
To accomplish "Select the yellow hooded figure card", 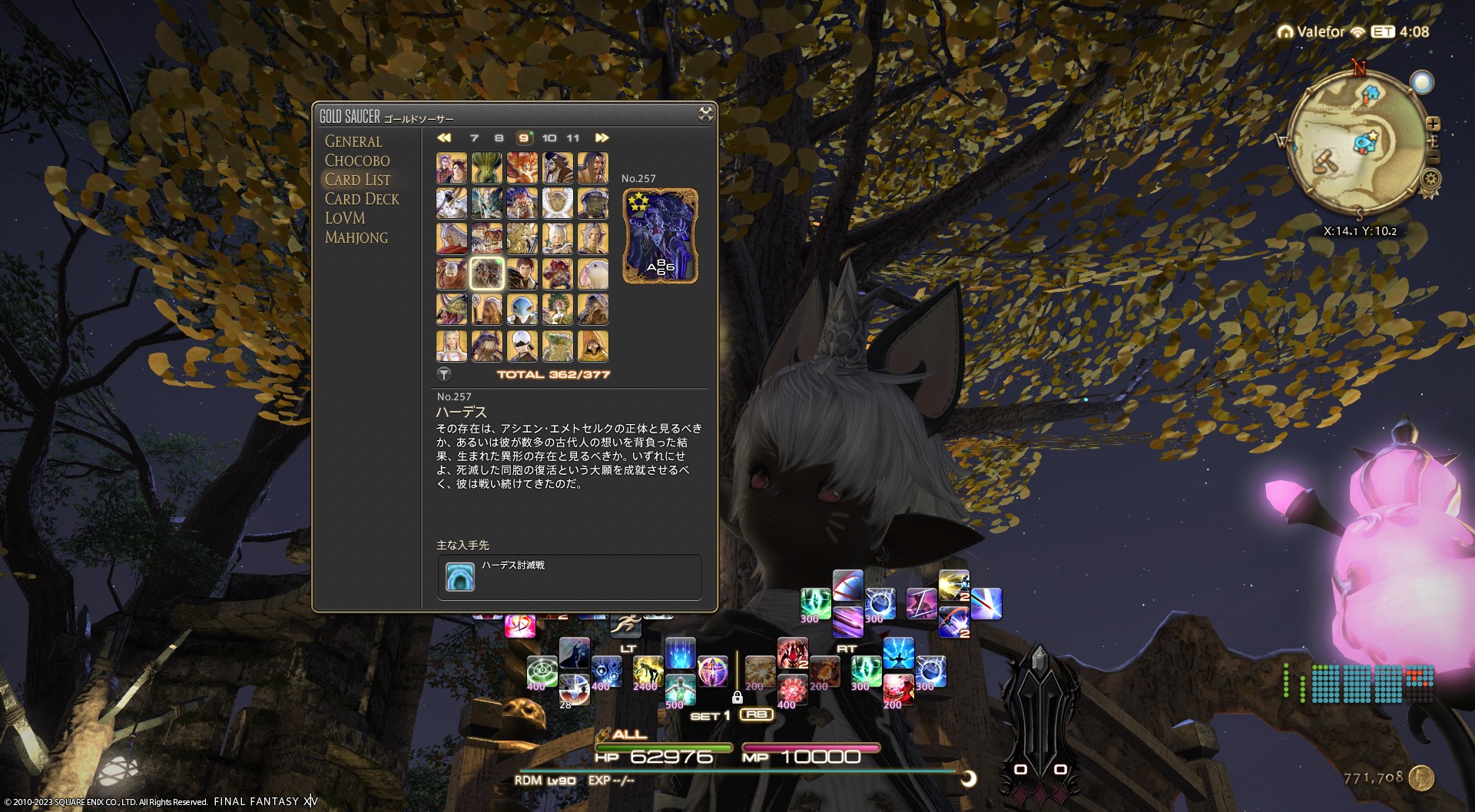I will click(x=593, y=346).
